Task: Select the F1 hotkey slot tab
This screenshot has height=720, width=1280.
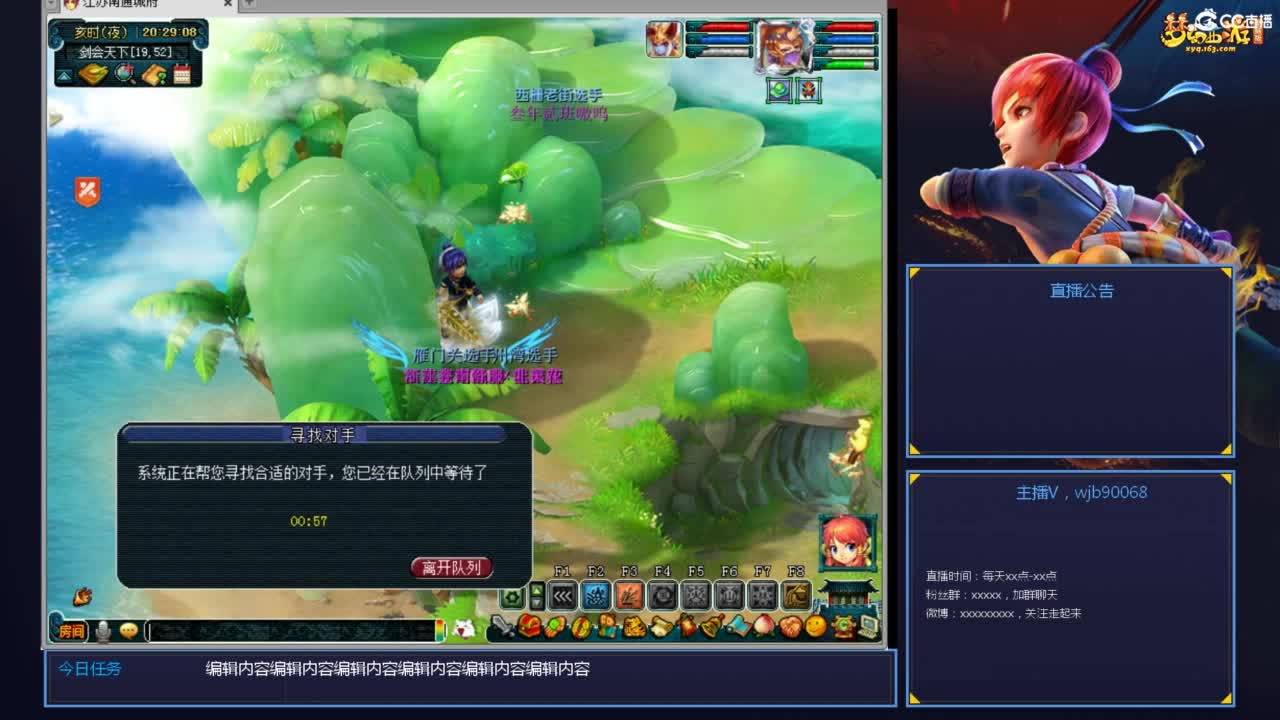Action: (x=562, y=570)
